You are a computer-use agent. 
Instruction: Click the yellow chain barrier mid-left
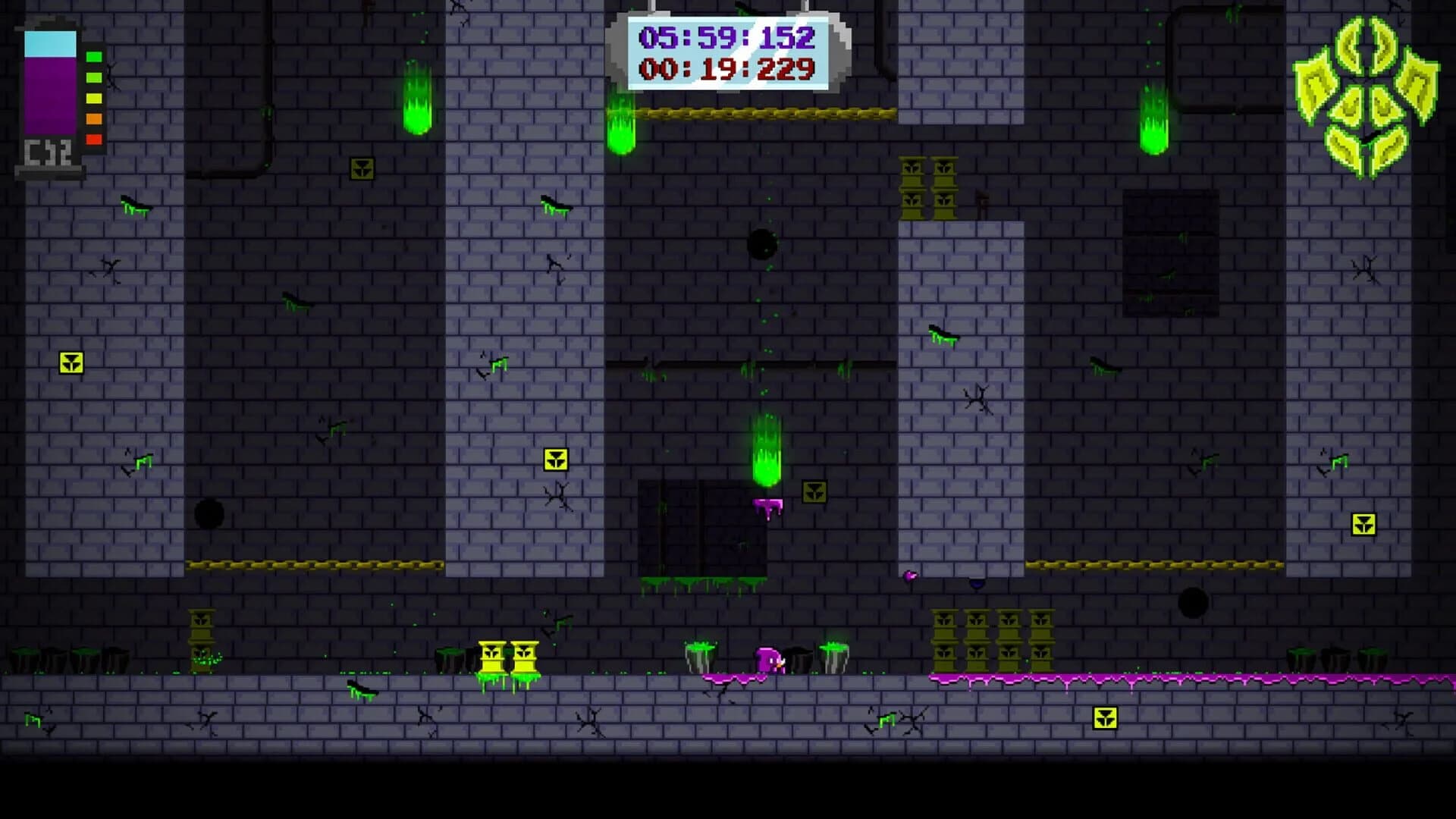pos(303,565)
